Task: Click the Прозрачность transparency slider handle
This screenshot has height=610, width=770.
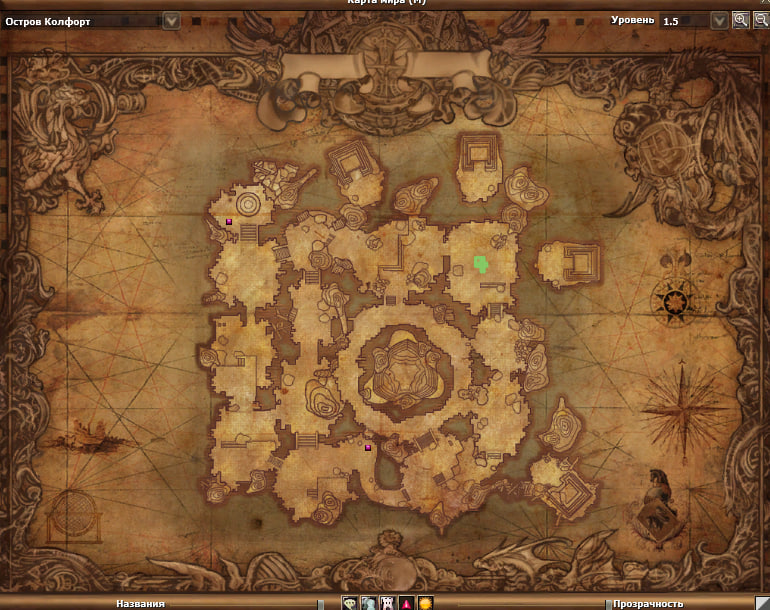Action: pos(607,604)
